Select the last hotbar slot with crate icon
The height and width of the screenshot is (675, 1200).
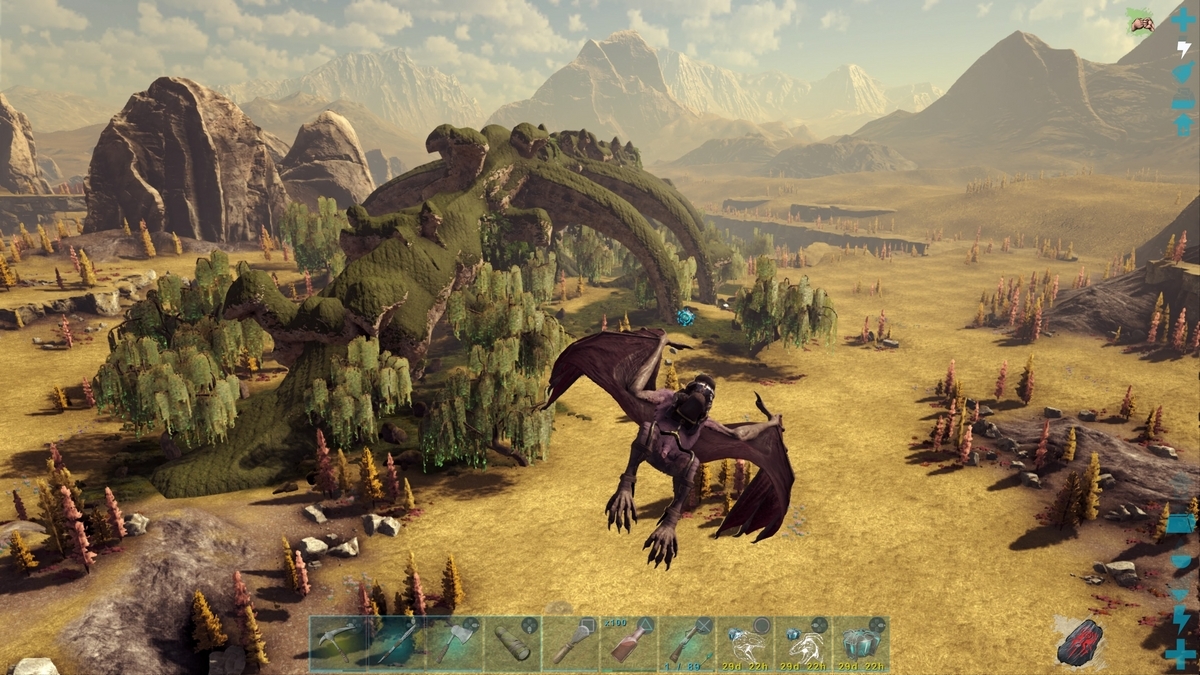click(x=860, y=643)
